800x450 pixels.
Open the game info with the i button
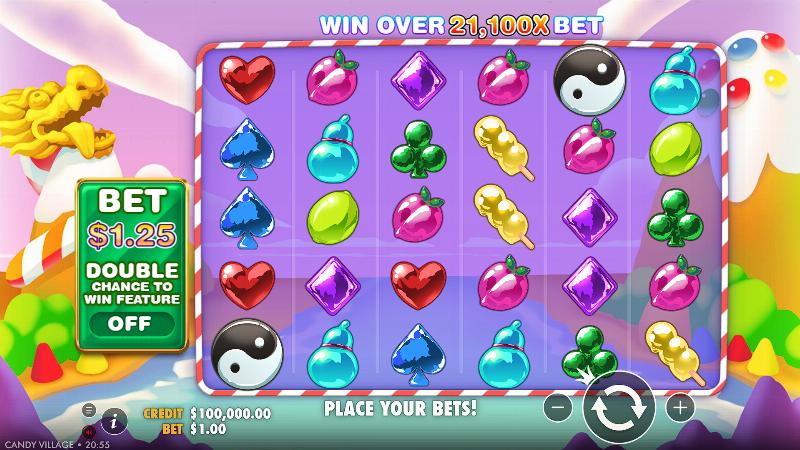click(114, 421)
